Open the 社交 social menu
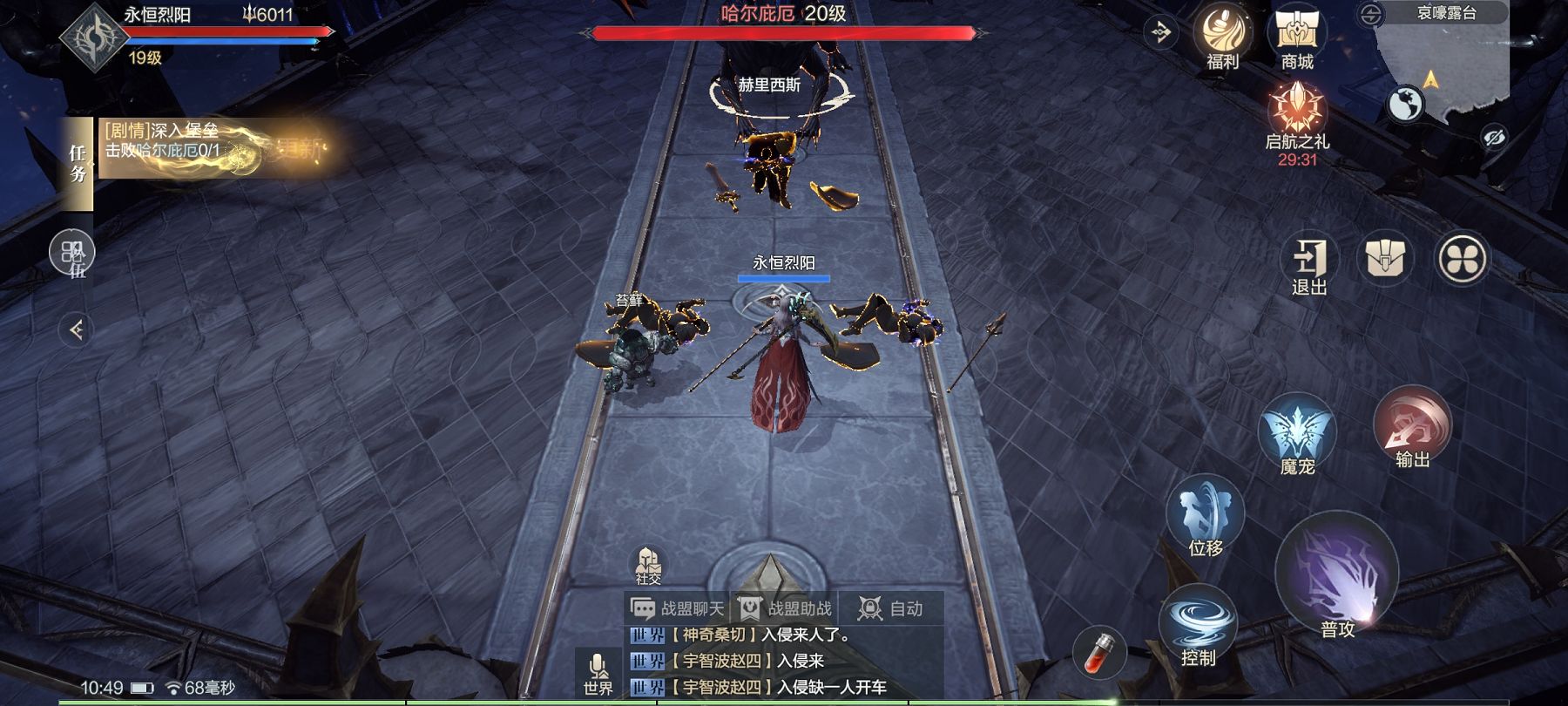The width and height of the screenshot is (1568, 706). [648, 565]
